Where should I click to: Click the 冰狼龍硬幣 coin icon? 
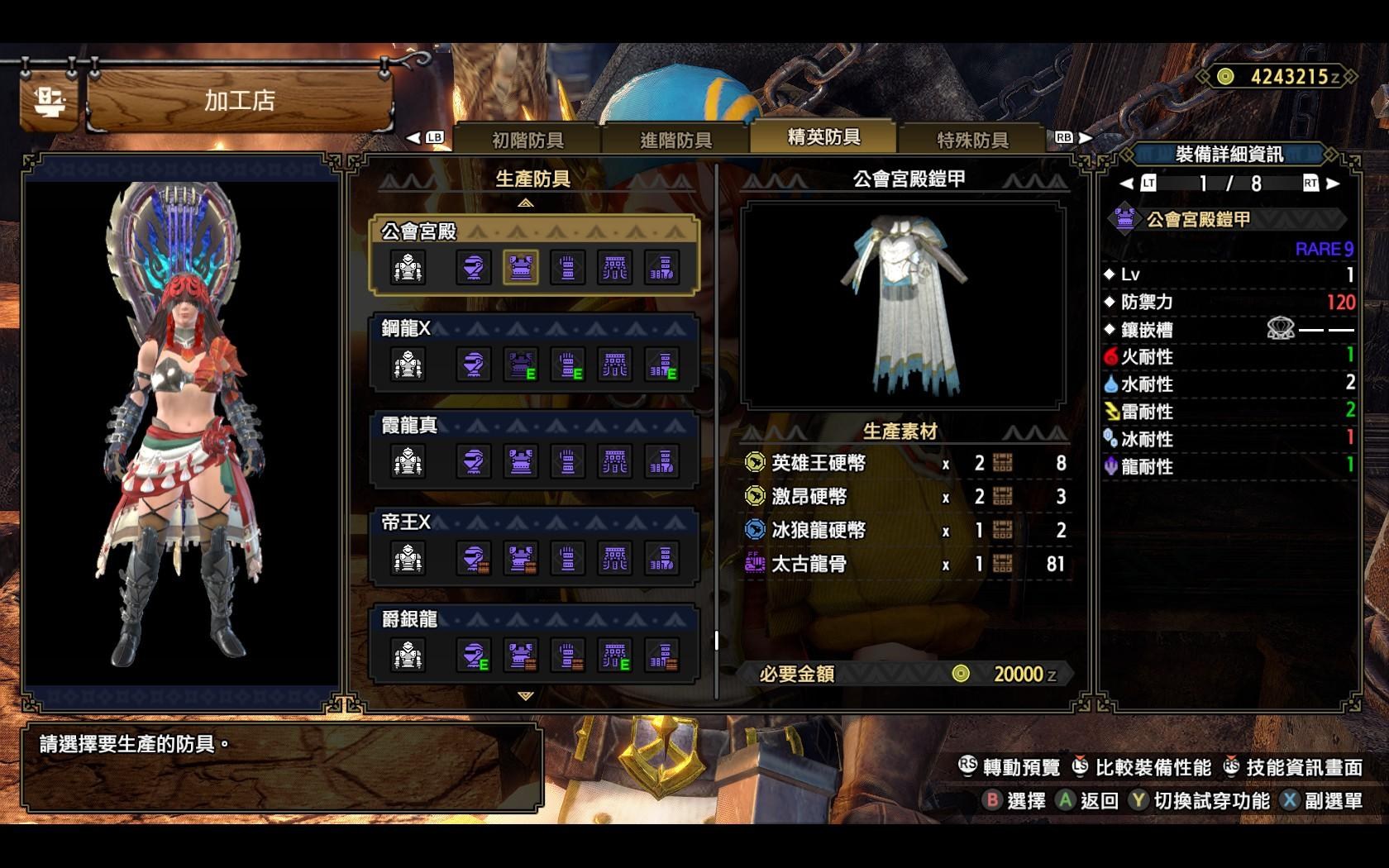[754, 527]
